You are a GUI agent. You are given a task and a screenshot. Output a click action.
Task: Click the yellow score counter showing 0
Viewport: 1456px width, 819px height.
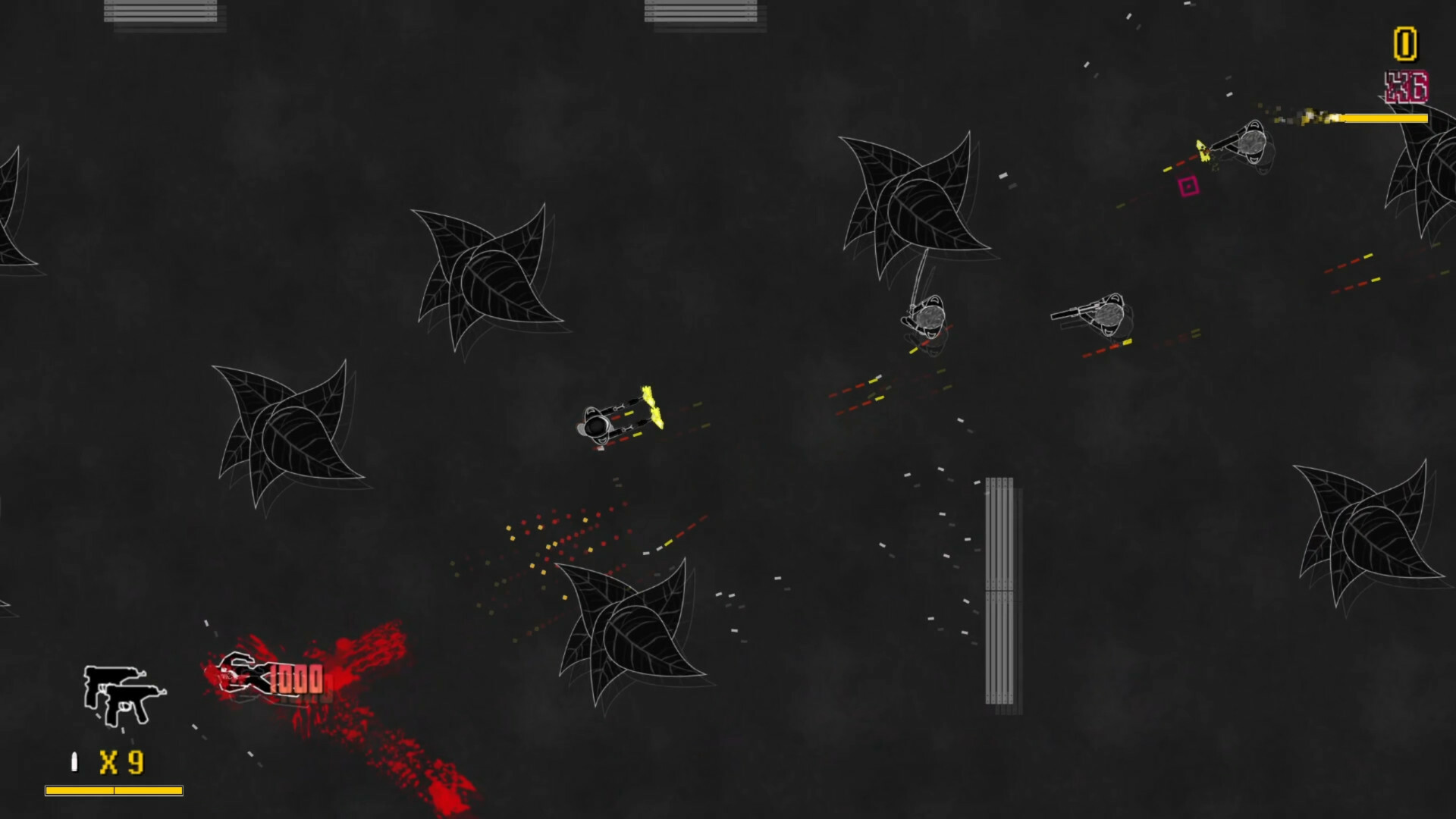point(1405,43)
